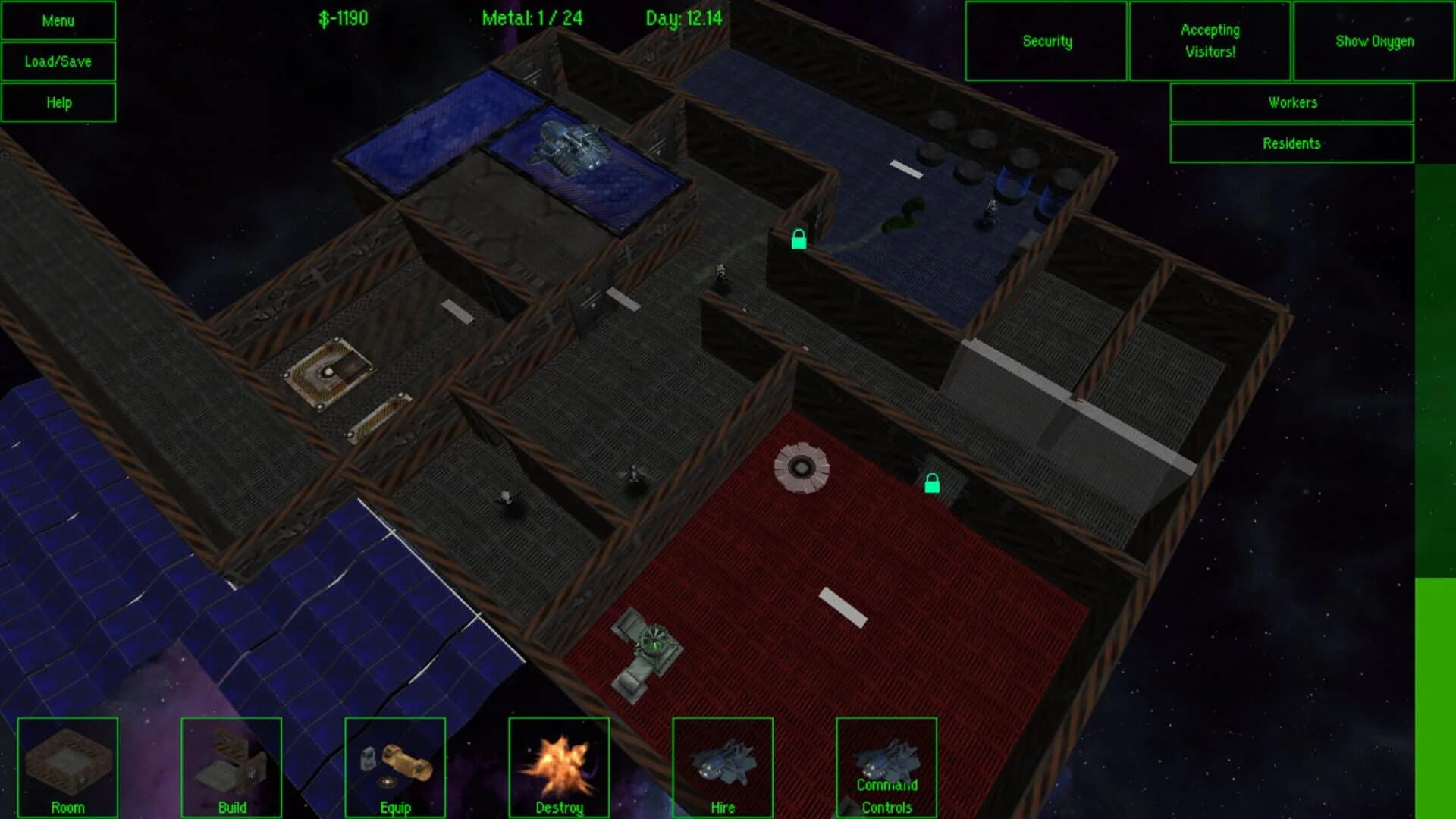
Task: Expand the Workers list
Action: coord(1291,102)
